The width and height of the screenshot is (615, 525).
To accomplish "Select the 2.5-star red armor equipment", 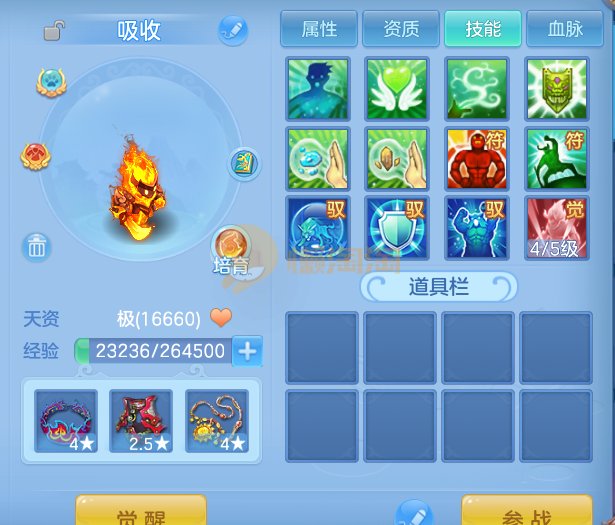I will (x=141, y=421).
